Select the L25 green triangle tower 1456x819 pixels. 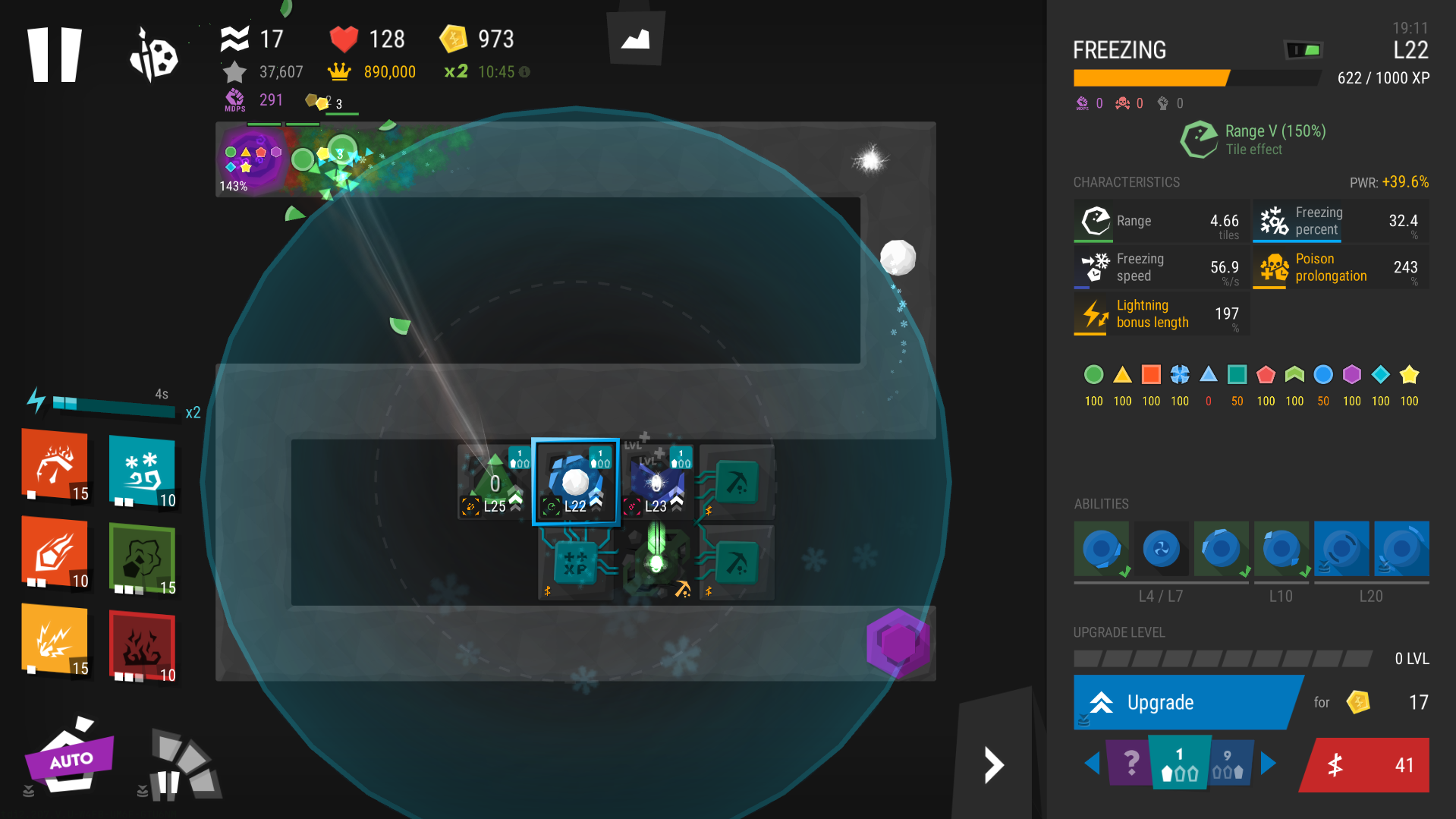[495, 482]
